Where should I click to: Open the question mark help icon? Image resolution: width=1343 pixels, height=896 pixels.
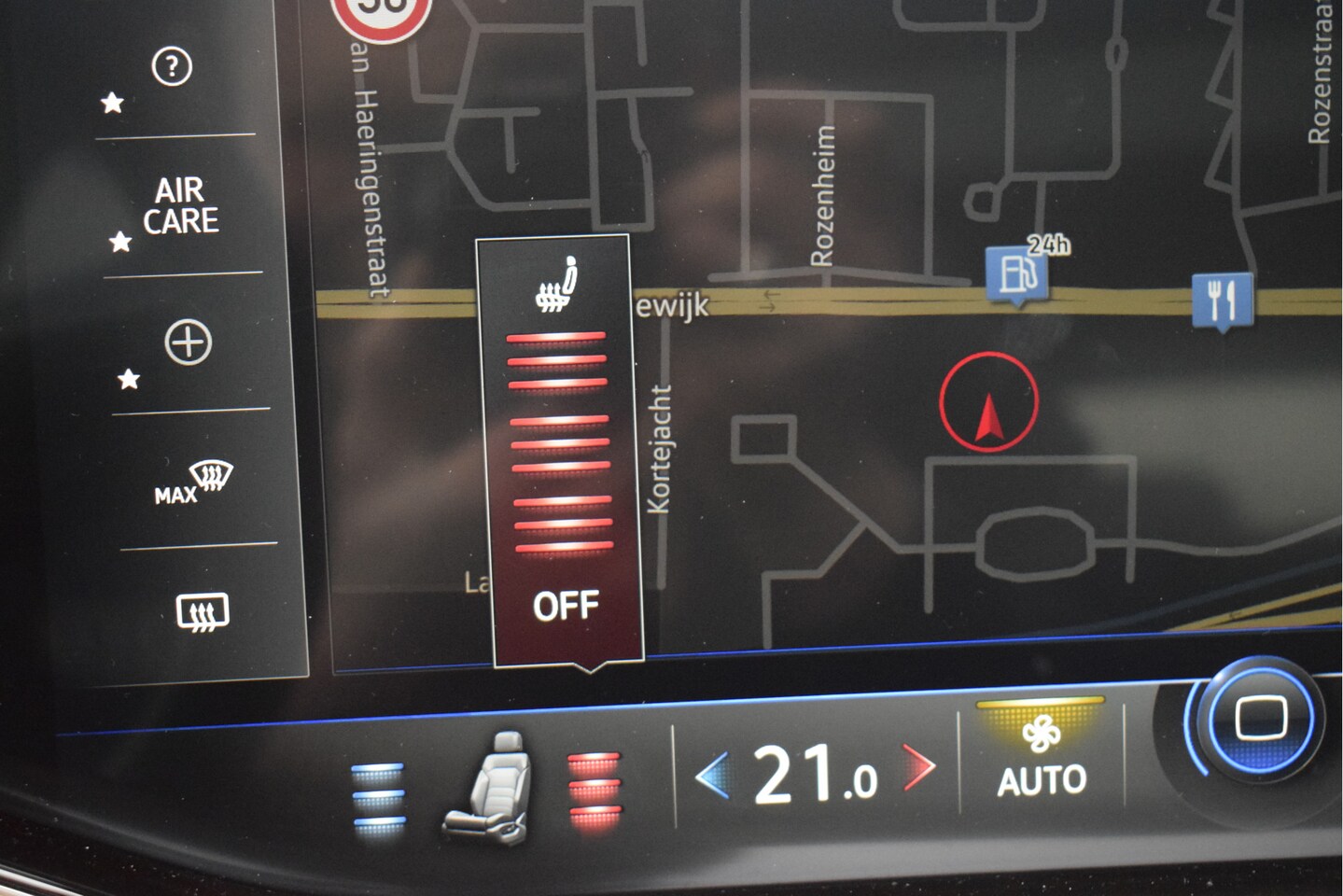pos(172,67)
